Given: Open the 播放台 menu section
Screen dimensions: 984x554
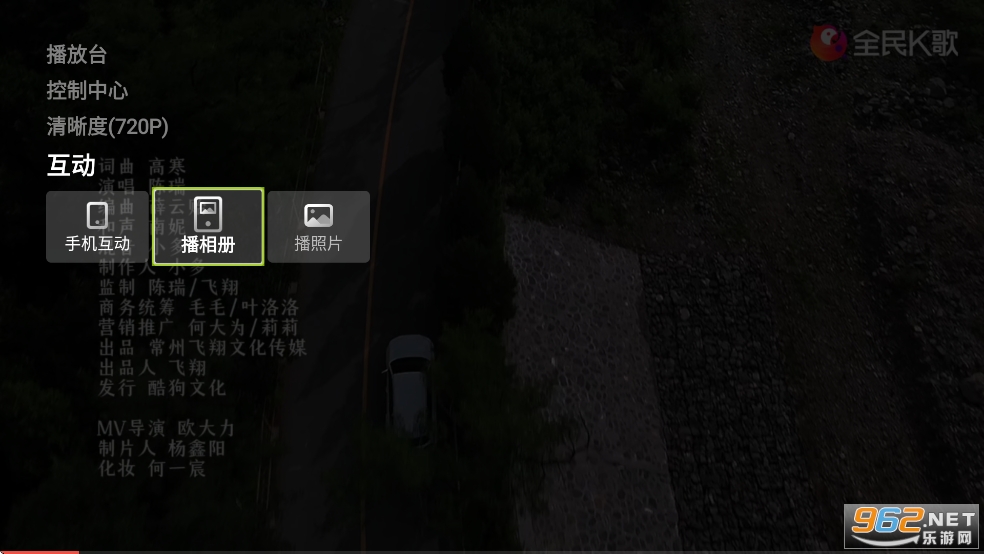Looking at the screenshot, I should (x=76, y=55).
